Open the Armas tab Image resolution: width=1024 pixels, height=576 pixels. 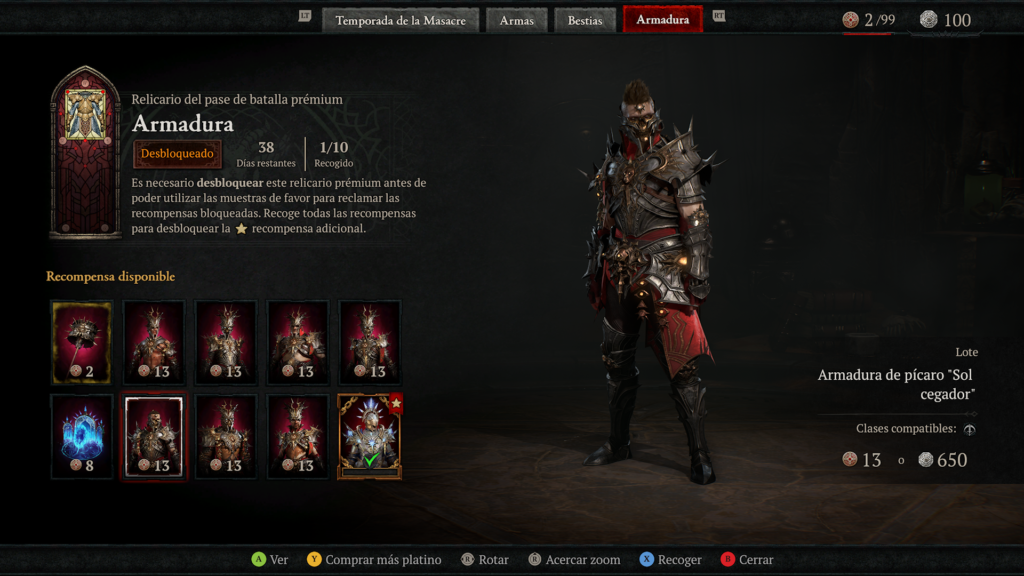[x=517, y=20]
